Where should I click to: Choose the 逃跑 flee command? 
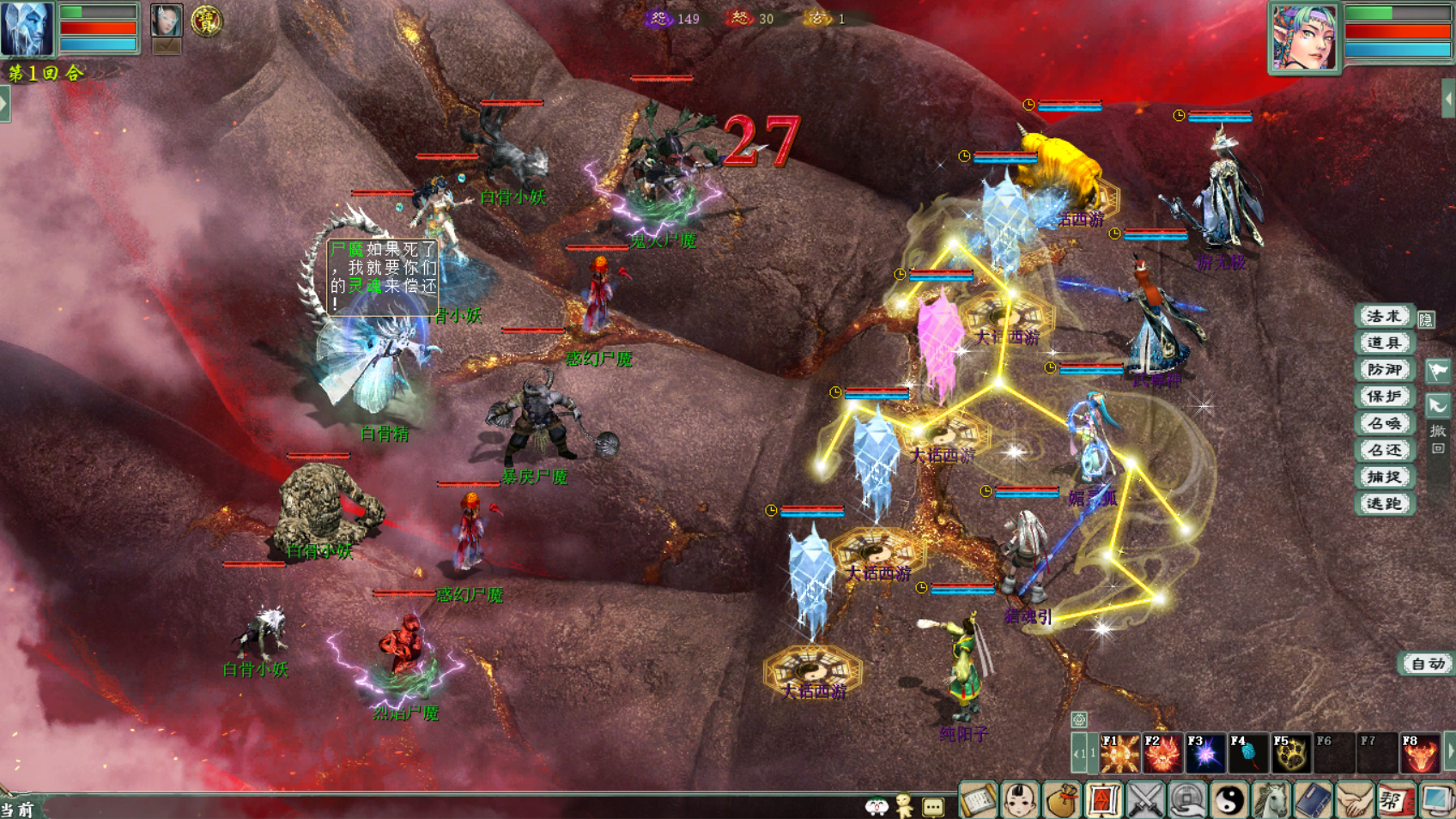point(1383,503)
